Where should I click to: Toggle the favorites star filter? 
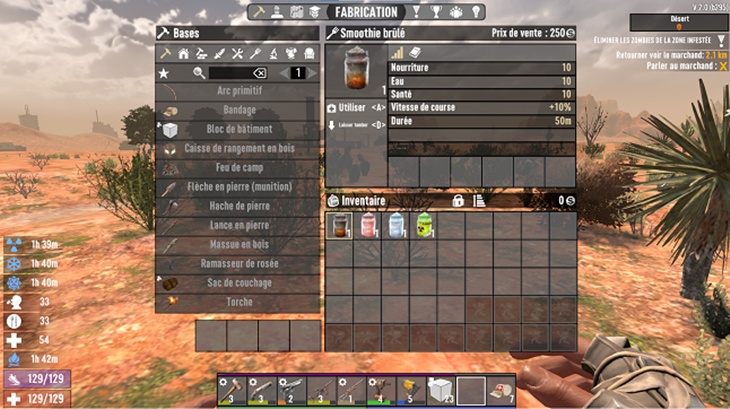164,73
